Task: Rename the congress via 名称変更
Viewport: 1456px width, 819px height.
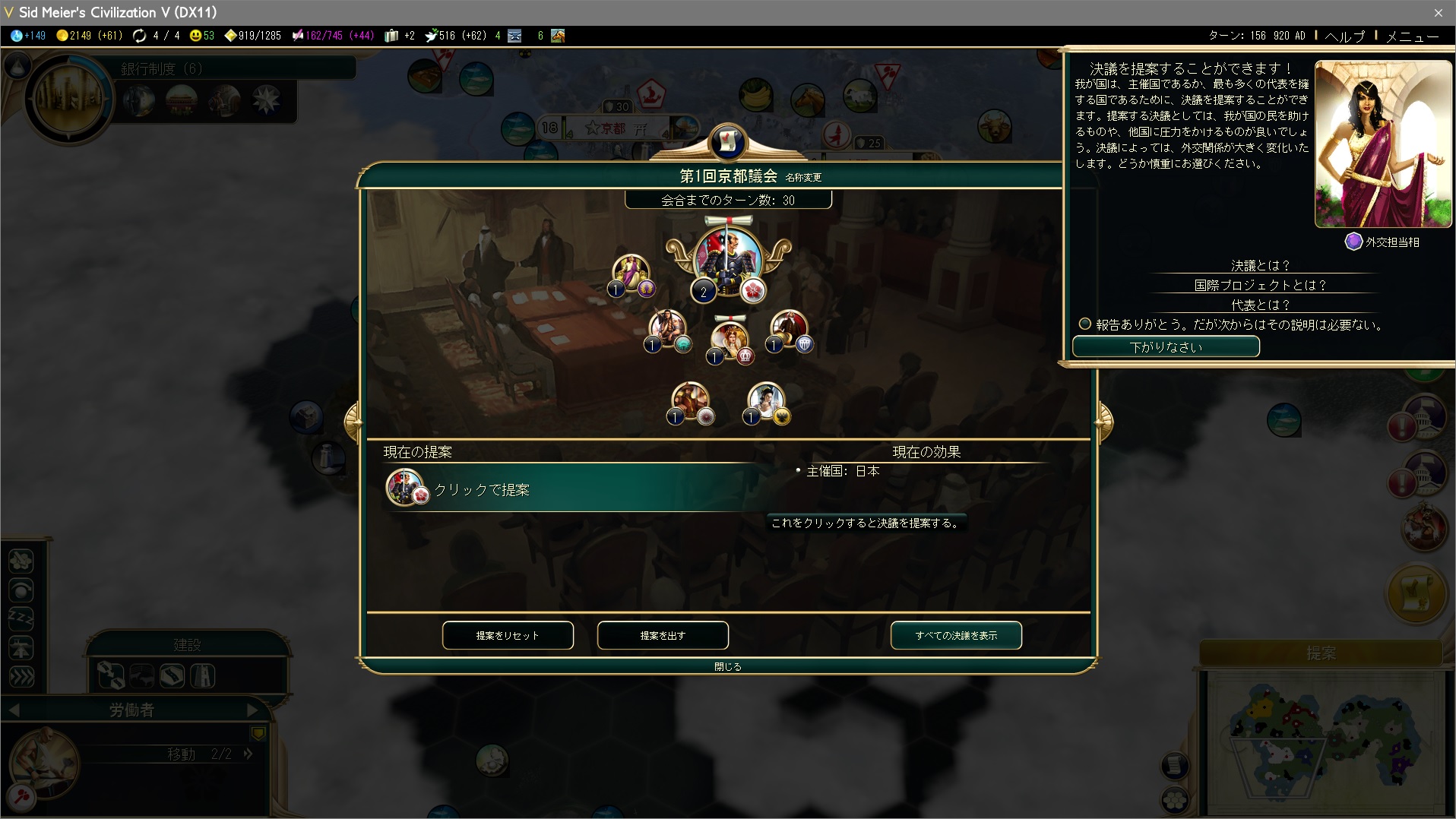Action: click(803, 177)
